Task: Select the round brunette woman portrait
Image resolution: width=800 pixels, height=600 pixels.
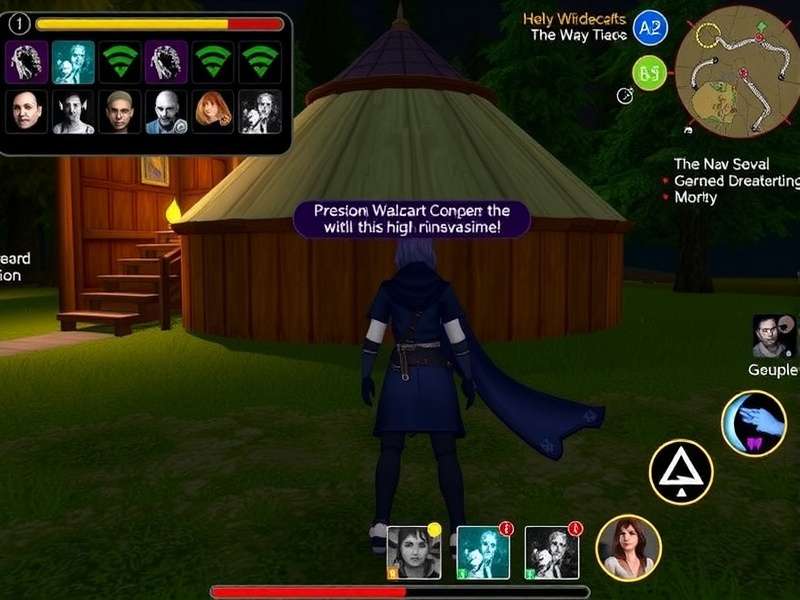Action: coord(628,548)
